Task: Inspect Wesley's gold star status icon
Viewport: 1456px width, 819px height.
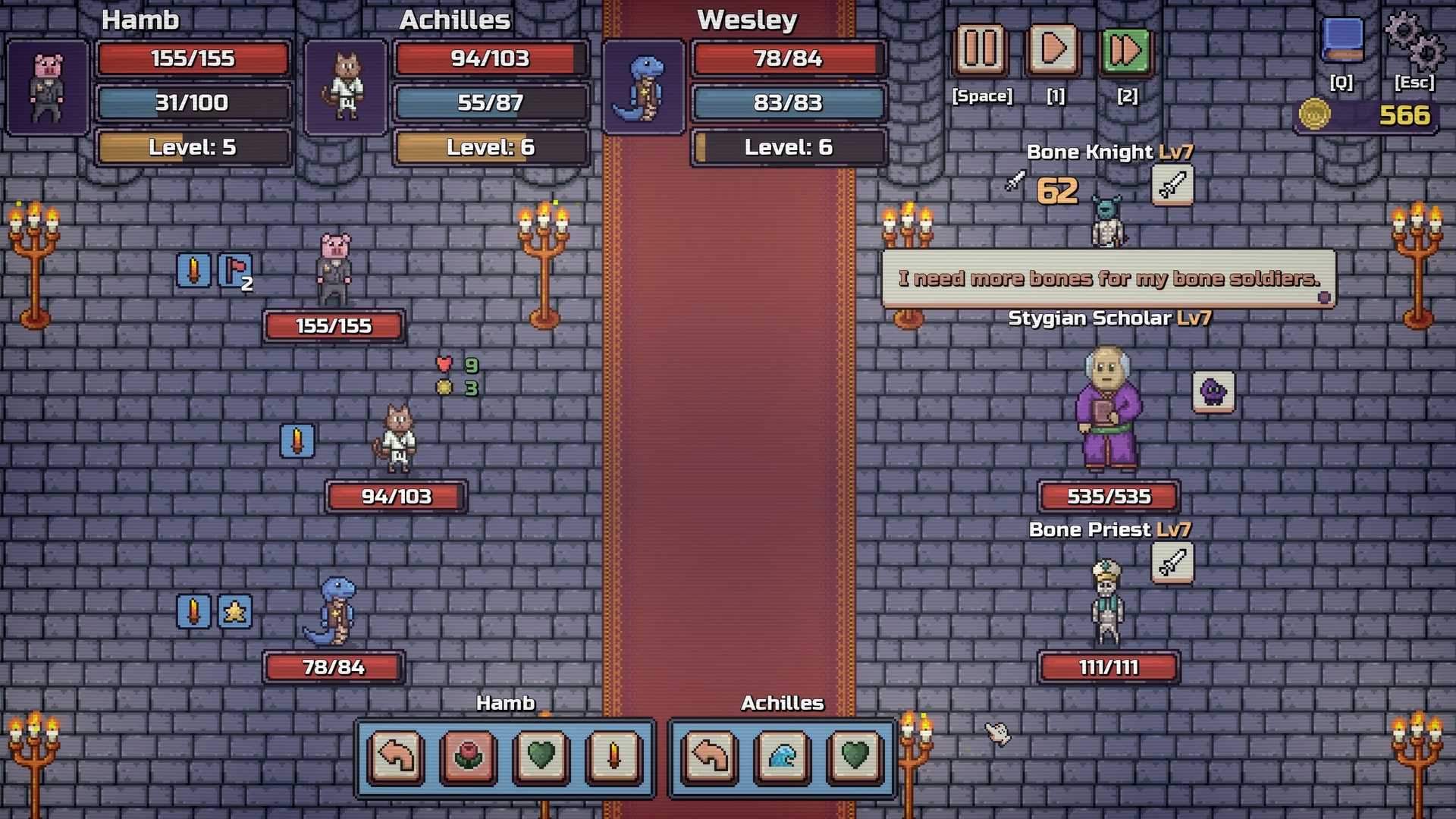Action: [x=235, y=611]
